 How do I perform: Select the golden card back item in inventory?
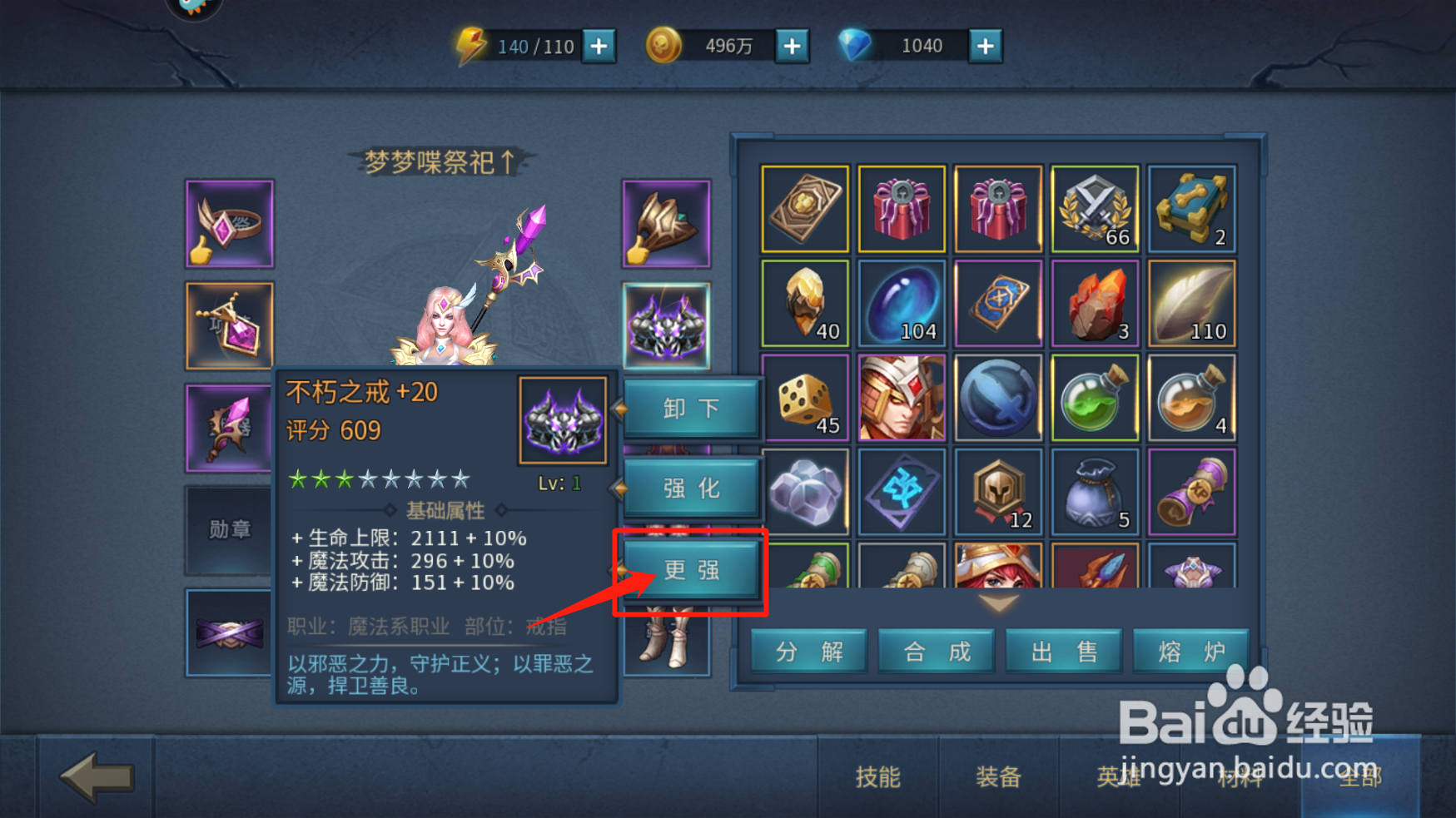pos(805,208)
